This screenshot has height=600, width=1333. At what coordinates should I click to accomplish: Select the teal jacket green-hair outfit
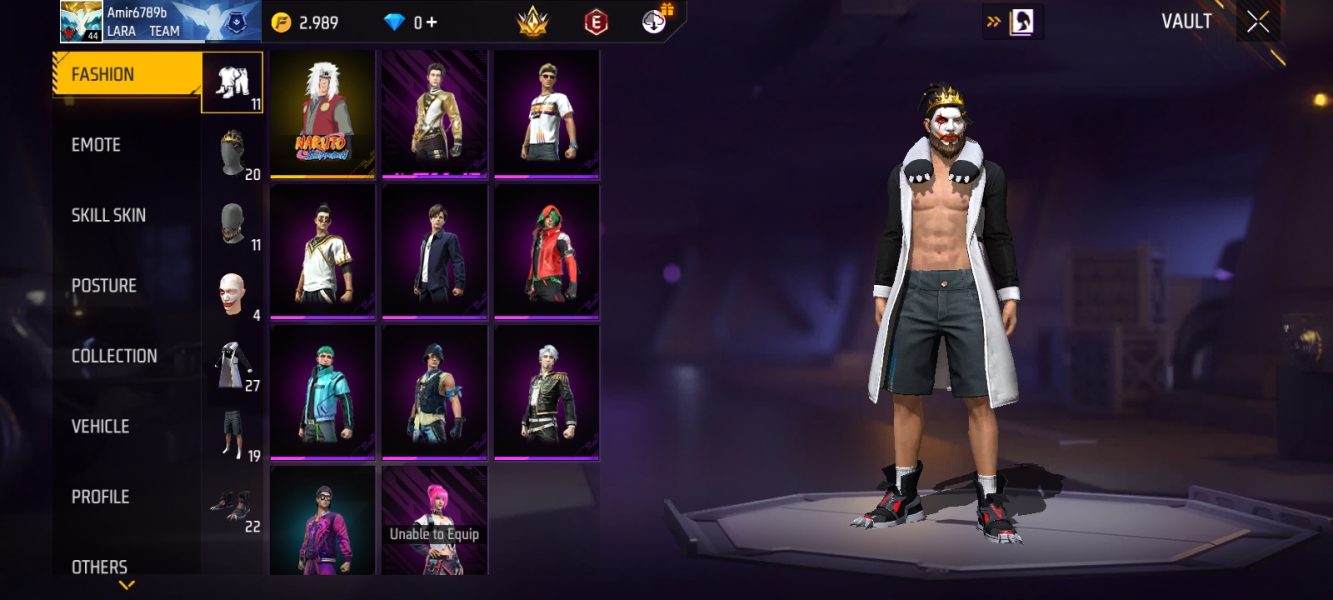tap(322, 392)
